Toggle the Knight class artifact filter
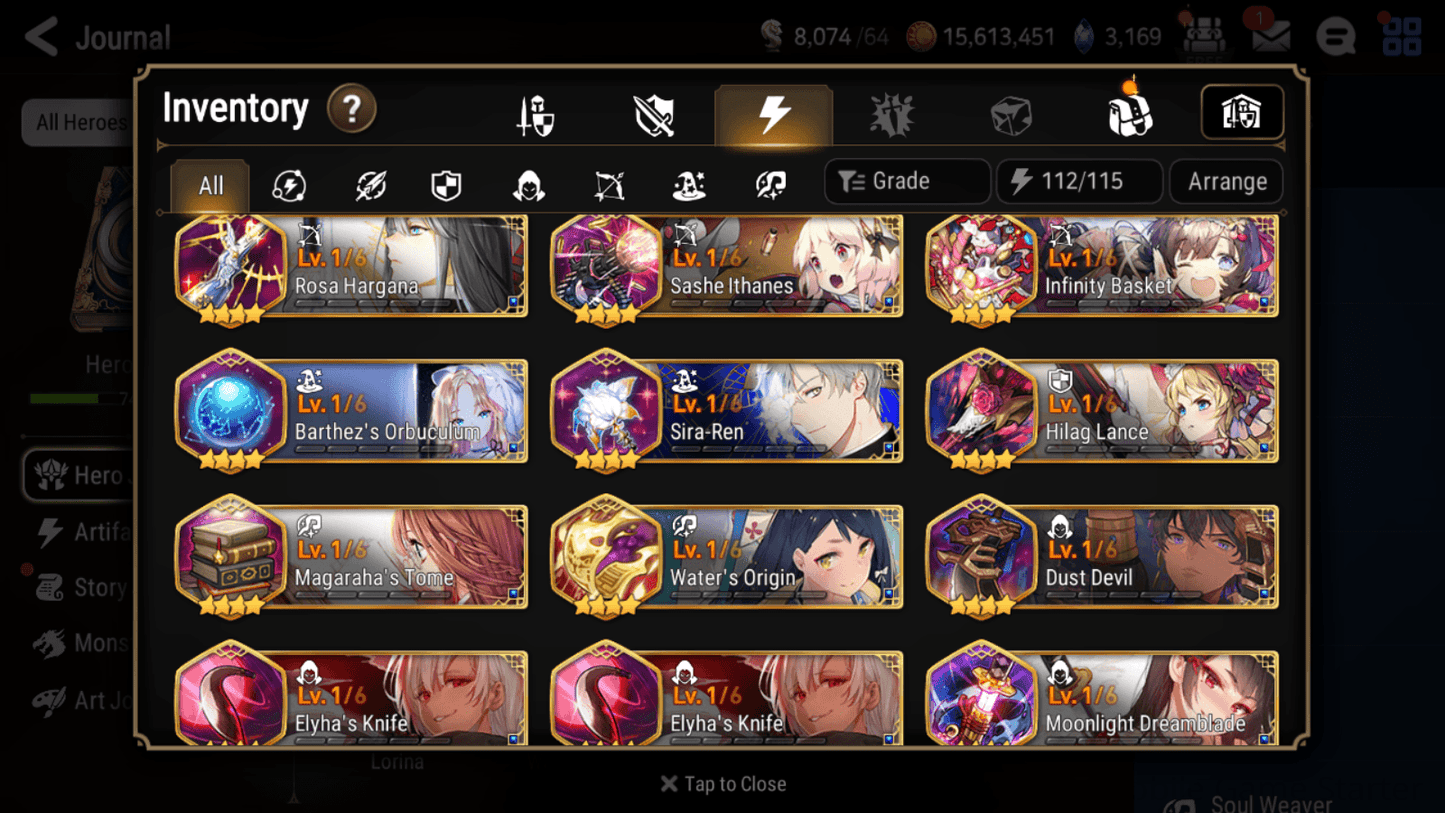 447,183
